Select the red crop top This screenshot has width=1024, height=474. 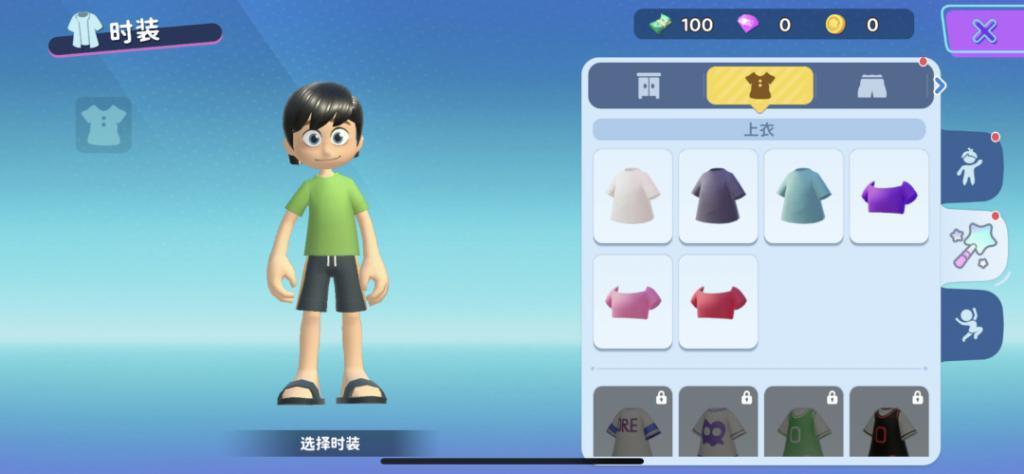click(718, 301)
